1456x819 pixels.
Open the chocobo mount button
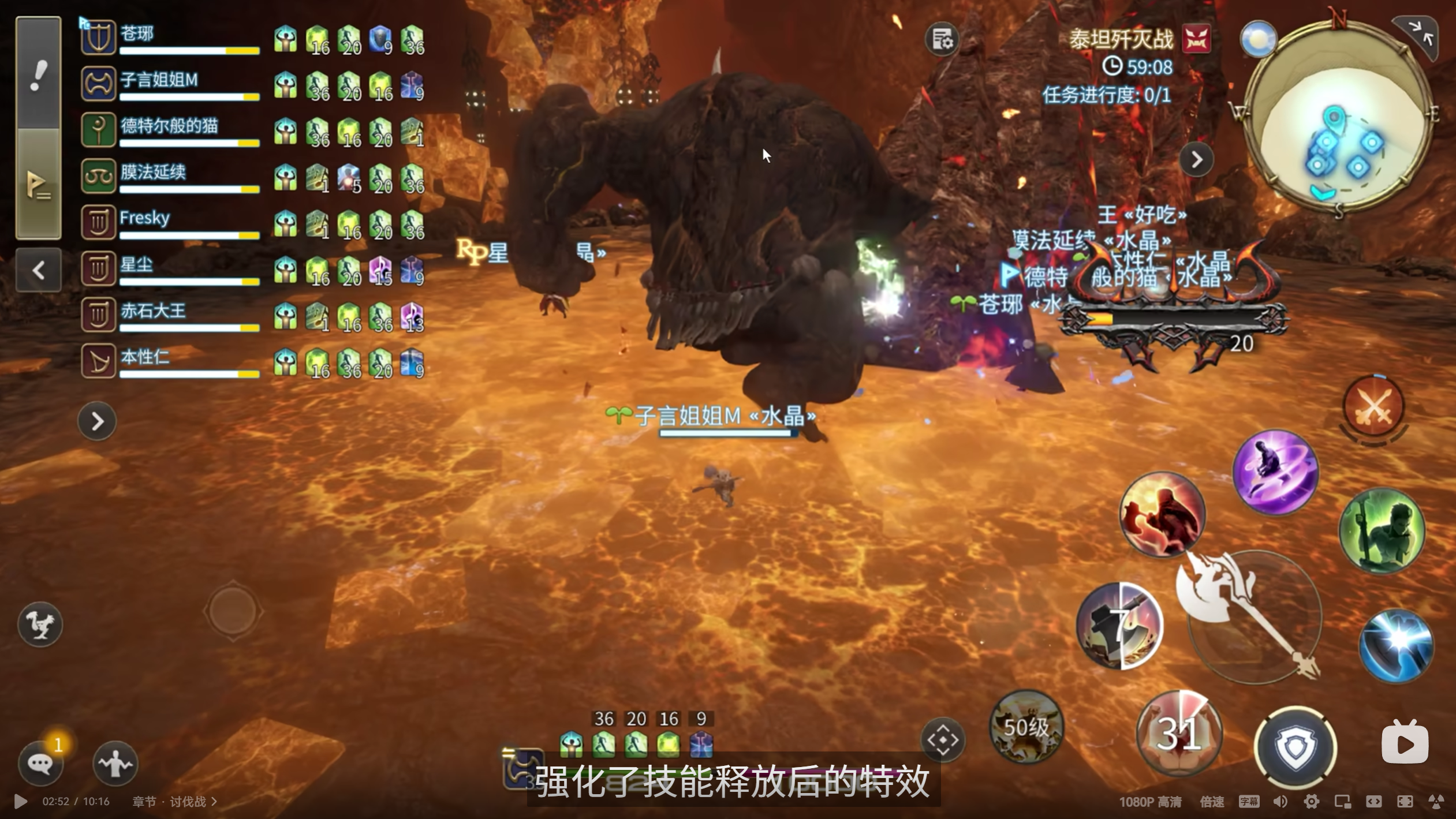point(40,624)
